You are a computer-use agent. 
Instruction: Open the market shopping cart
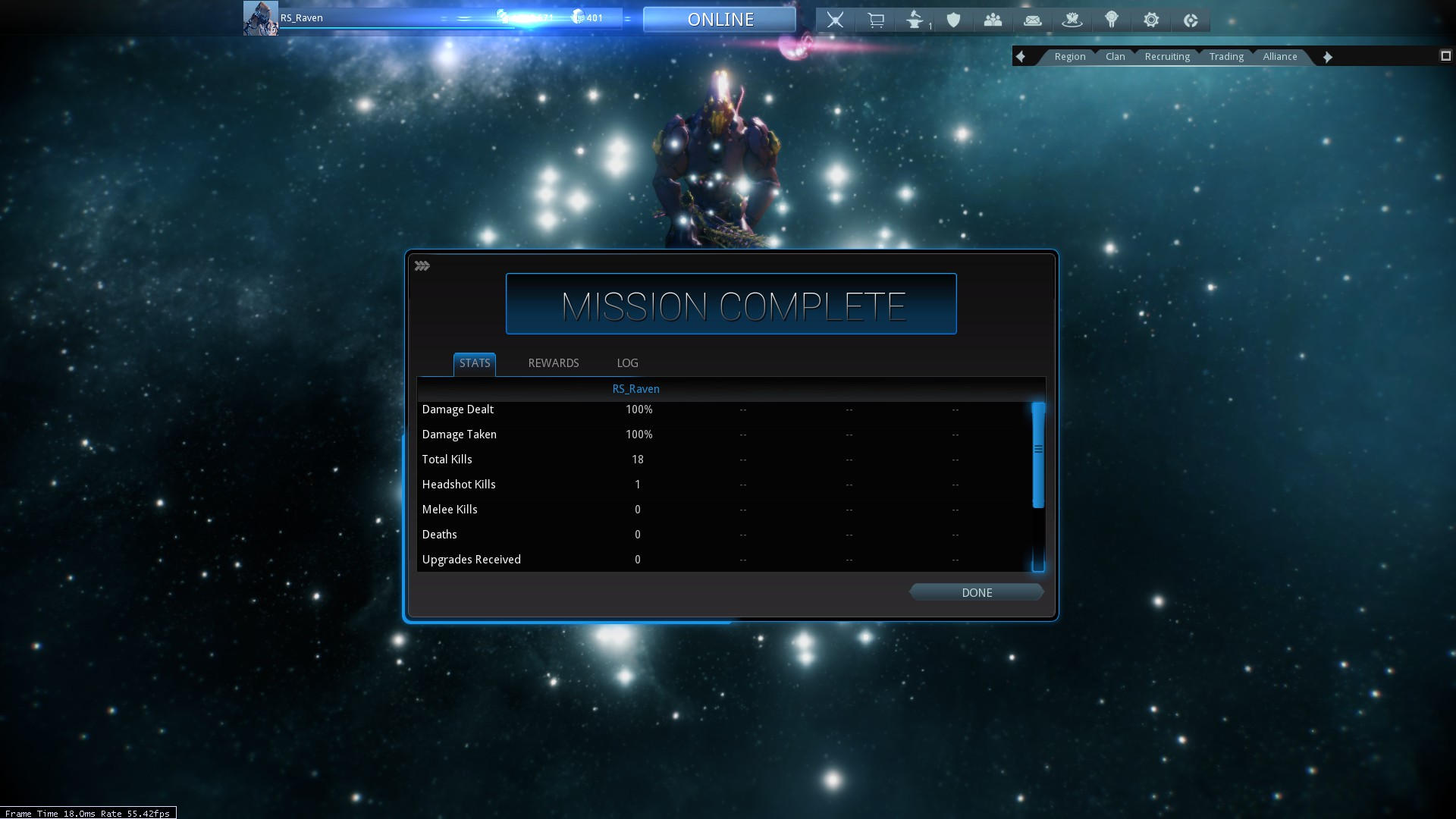(875, 20)
